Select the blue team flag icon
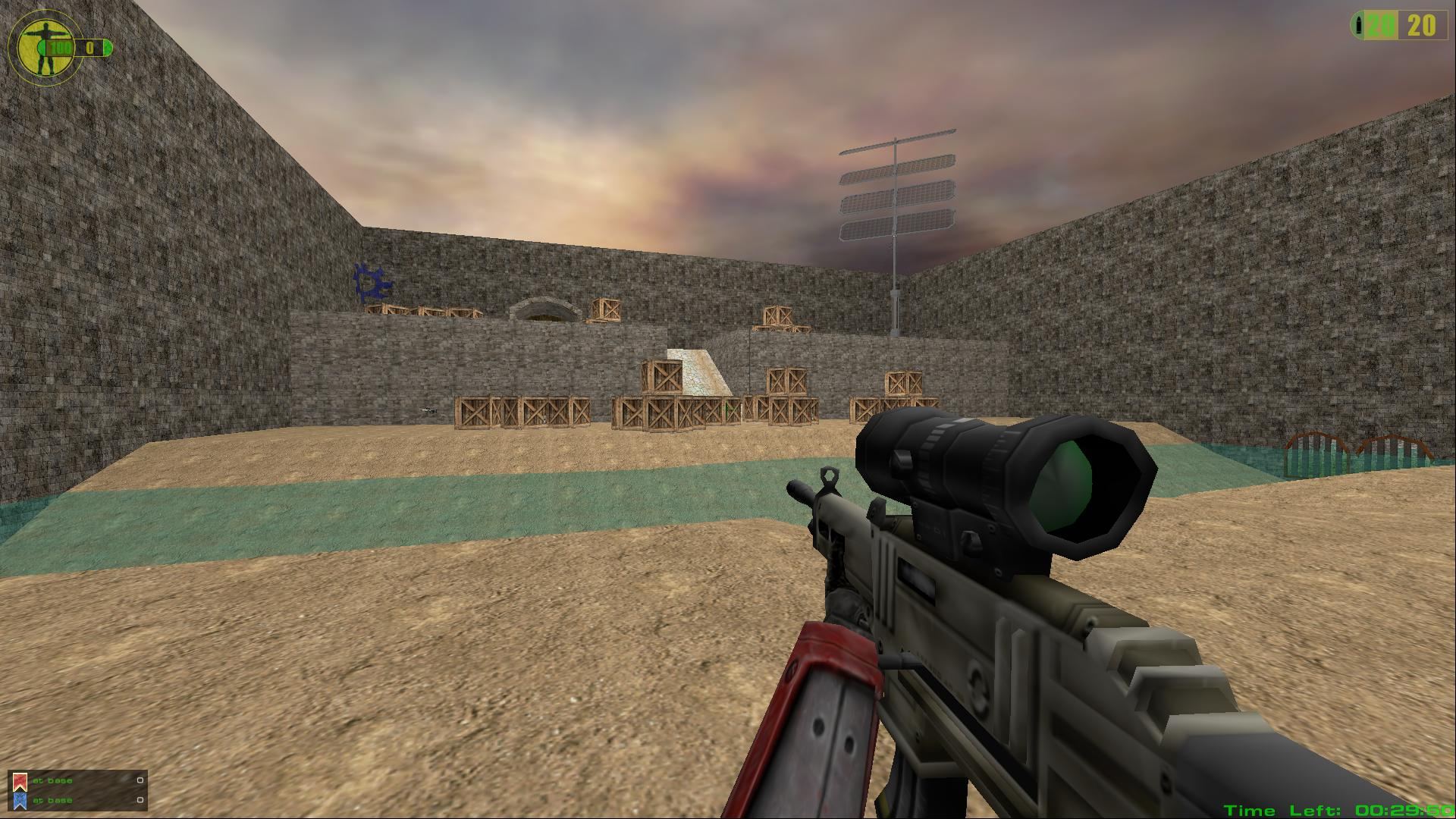The image size is (1456, 819). click(x=20, y=800)
